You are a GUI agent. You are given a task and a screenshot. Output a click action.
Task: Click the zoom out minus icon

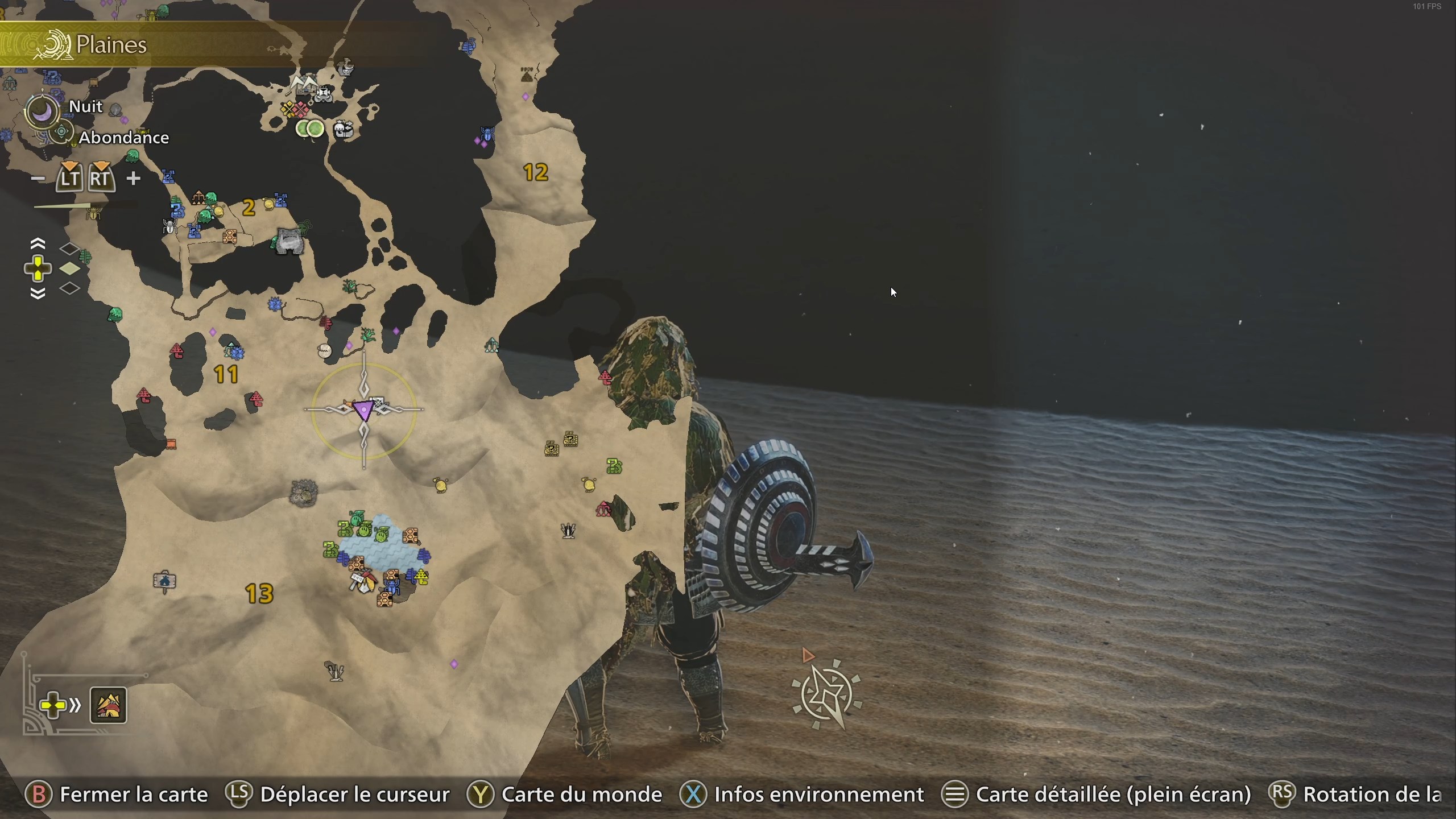(x=39, y=178)
